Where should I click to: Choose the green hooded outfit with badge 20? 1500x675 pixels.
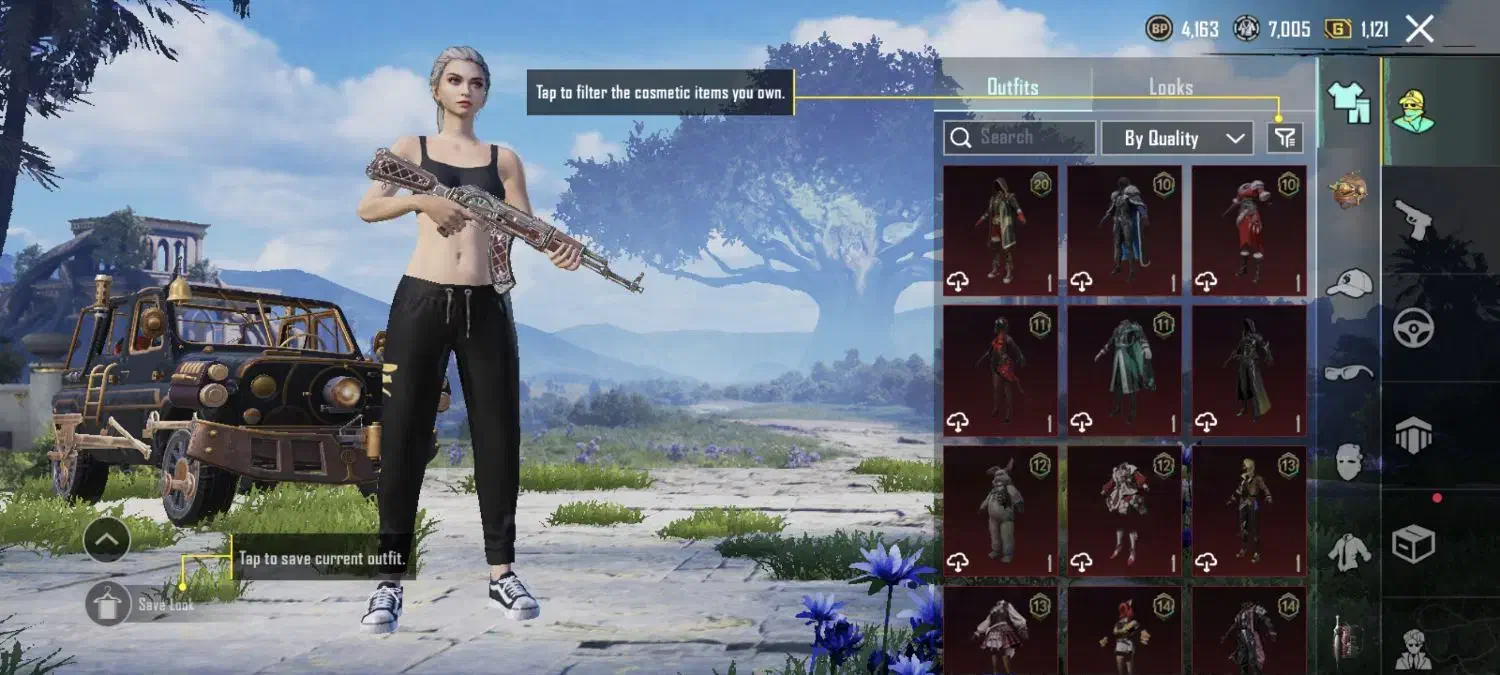click(x=1000, y=230)
